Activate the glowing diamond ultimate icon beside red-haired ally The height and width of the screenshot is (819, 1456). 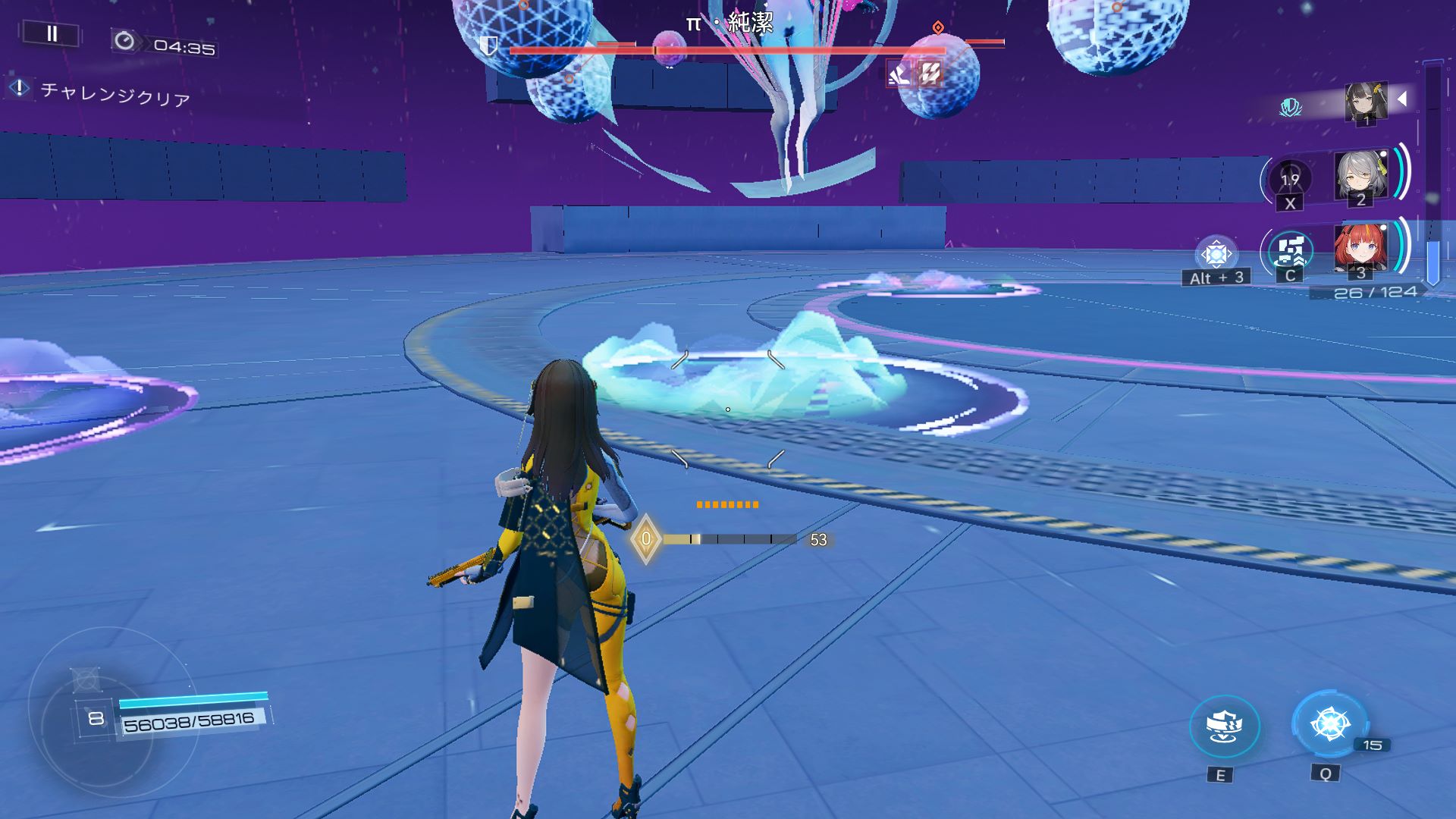pos(1216,254)
